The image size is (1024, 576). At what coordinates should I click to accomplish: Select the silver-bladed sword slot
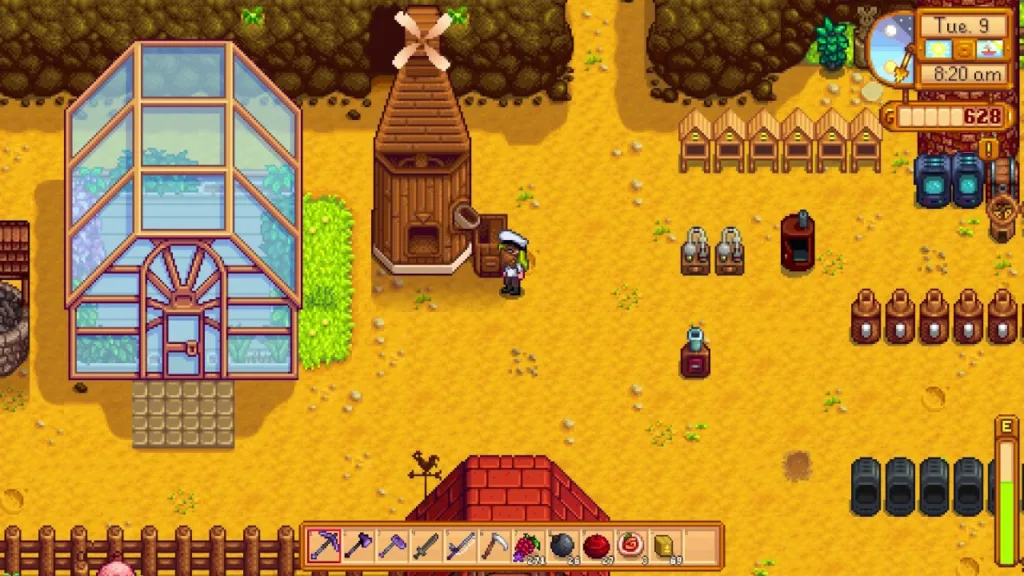(x=460, y=546)
